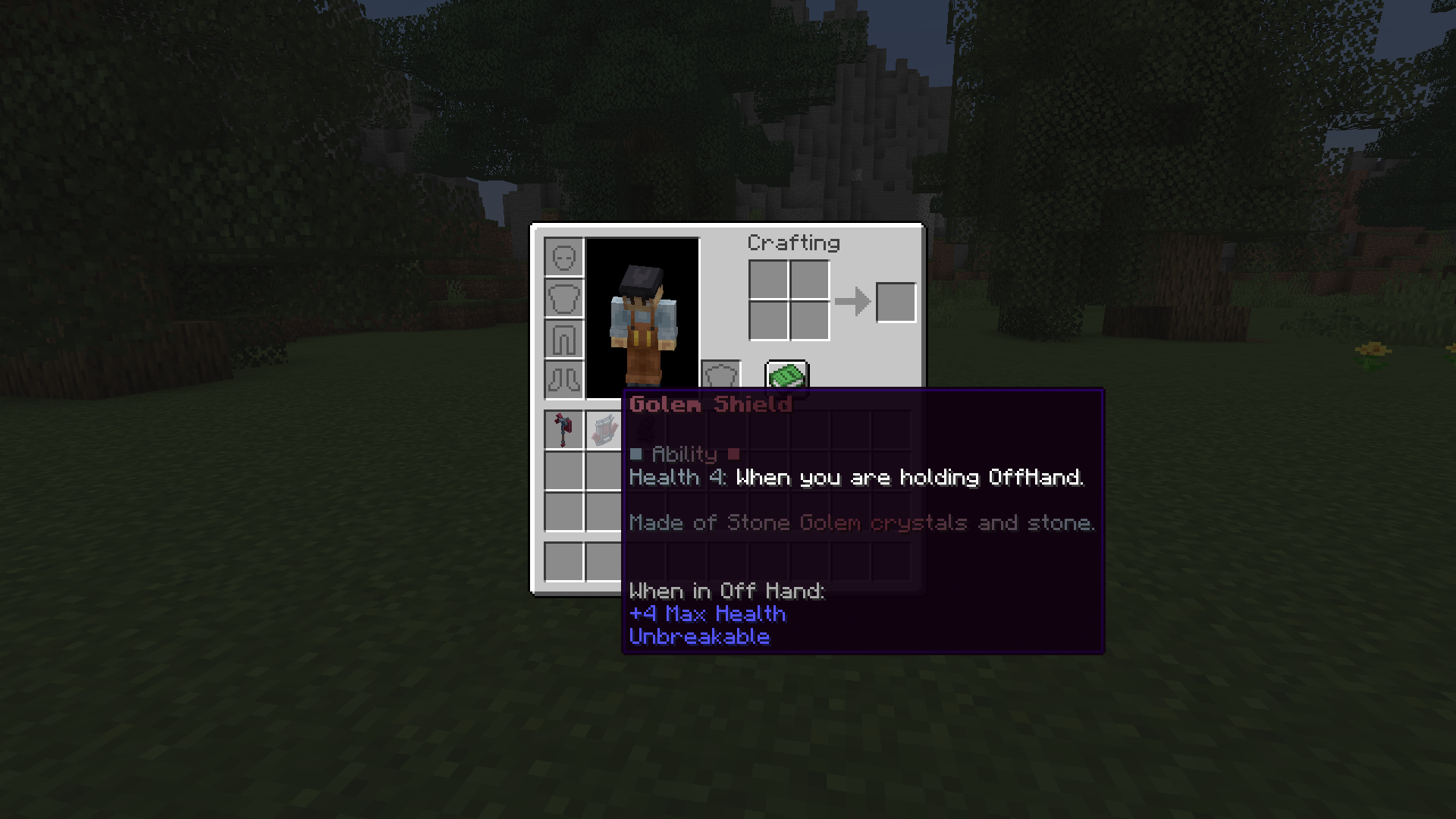Click the bottom-right crafting grid slot

coord(810,322)
